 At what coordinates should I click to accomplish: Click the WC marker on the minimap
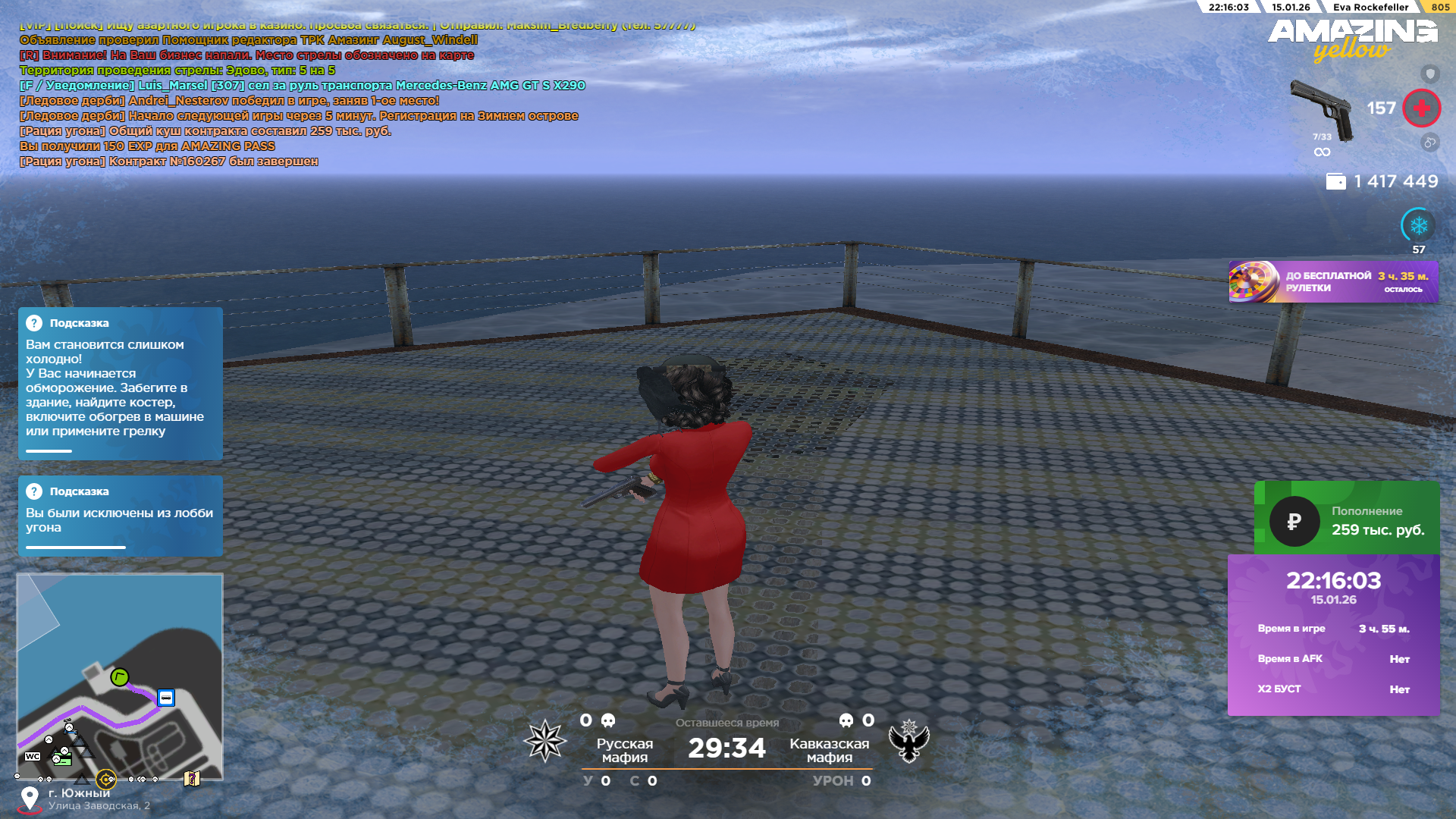tap(33, 756)
